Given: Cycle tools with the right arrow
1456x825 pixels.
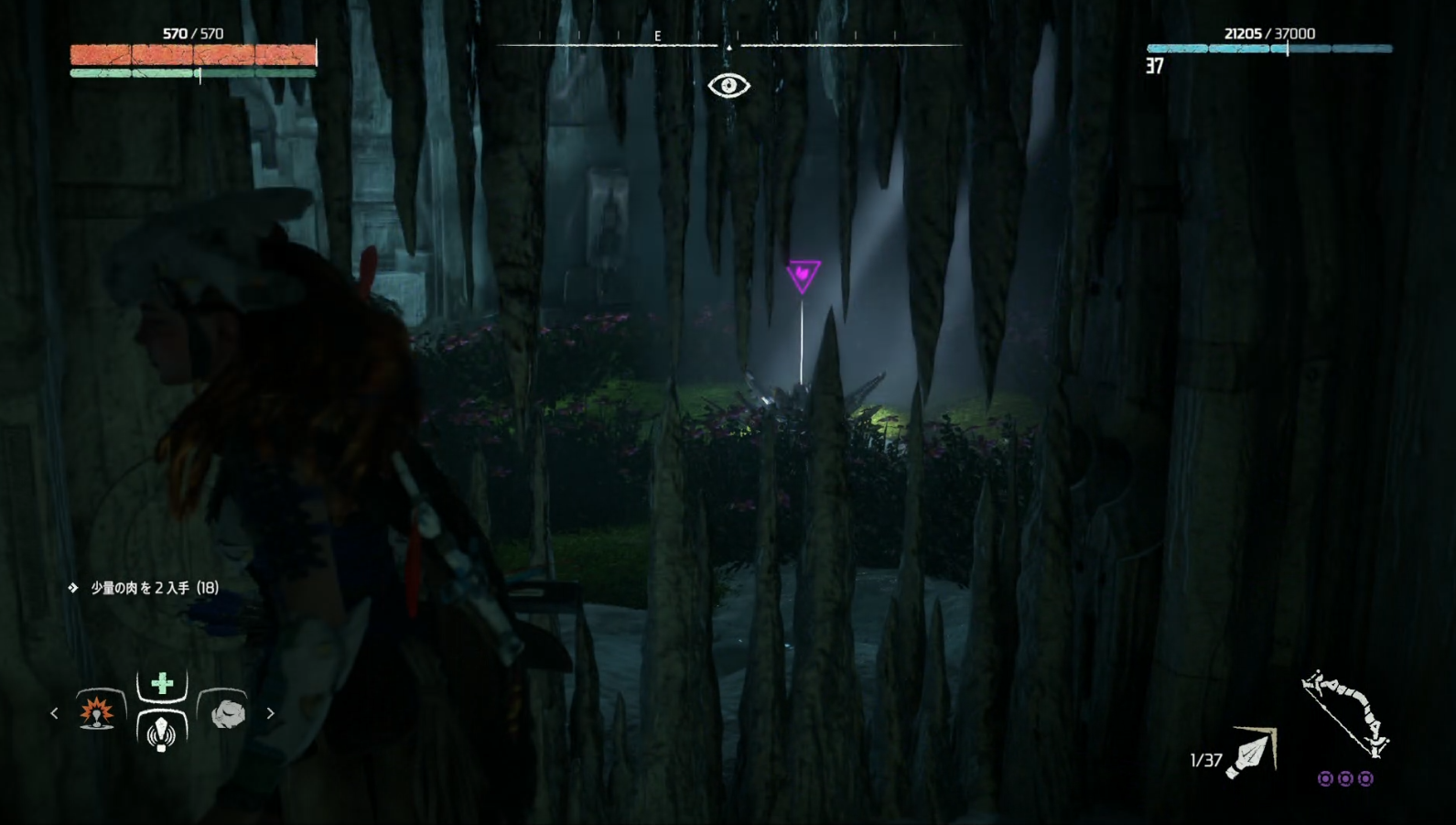Looking at the screenshot, I should tap(270, 713).
